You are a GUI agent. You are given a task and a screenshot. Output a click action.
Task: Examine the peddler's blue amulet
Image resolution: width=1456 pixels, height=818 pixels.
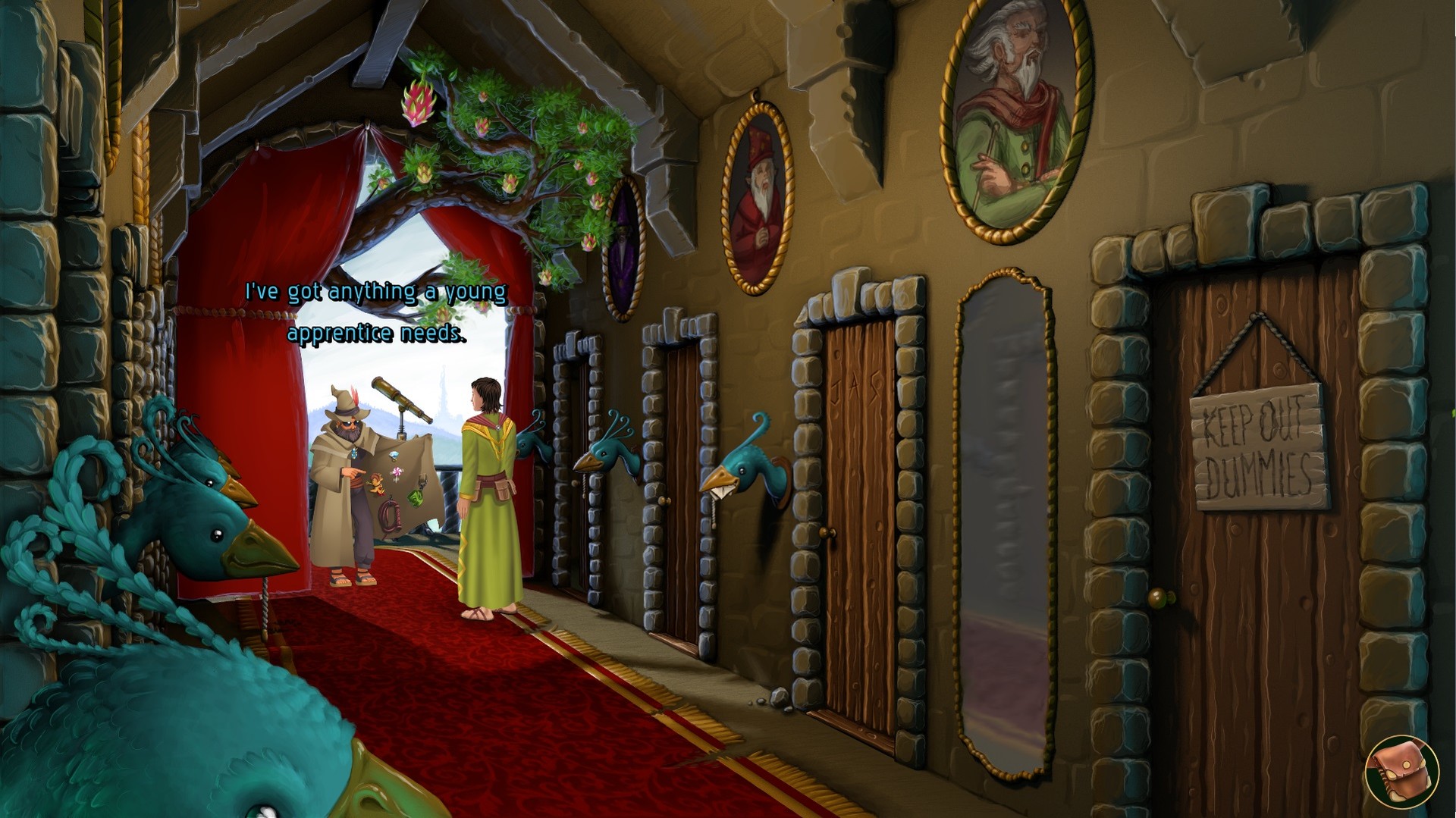(x=354, y=453)
